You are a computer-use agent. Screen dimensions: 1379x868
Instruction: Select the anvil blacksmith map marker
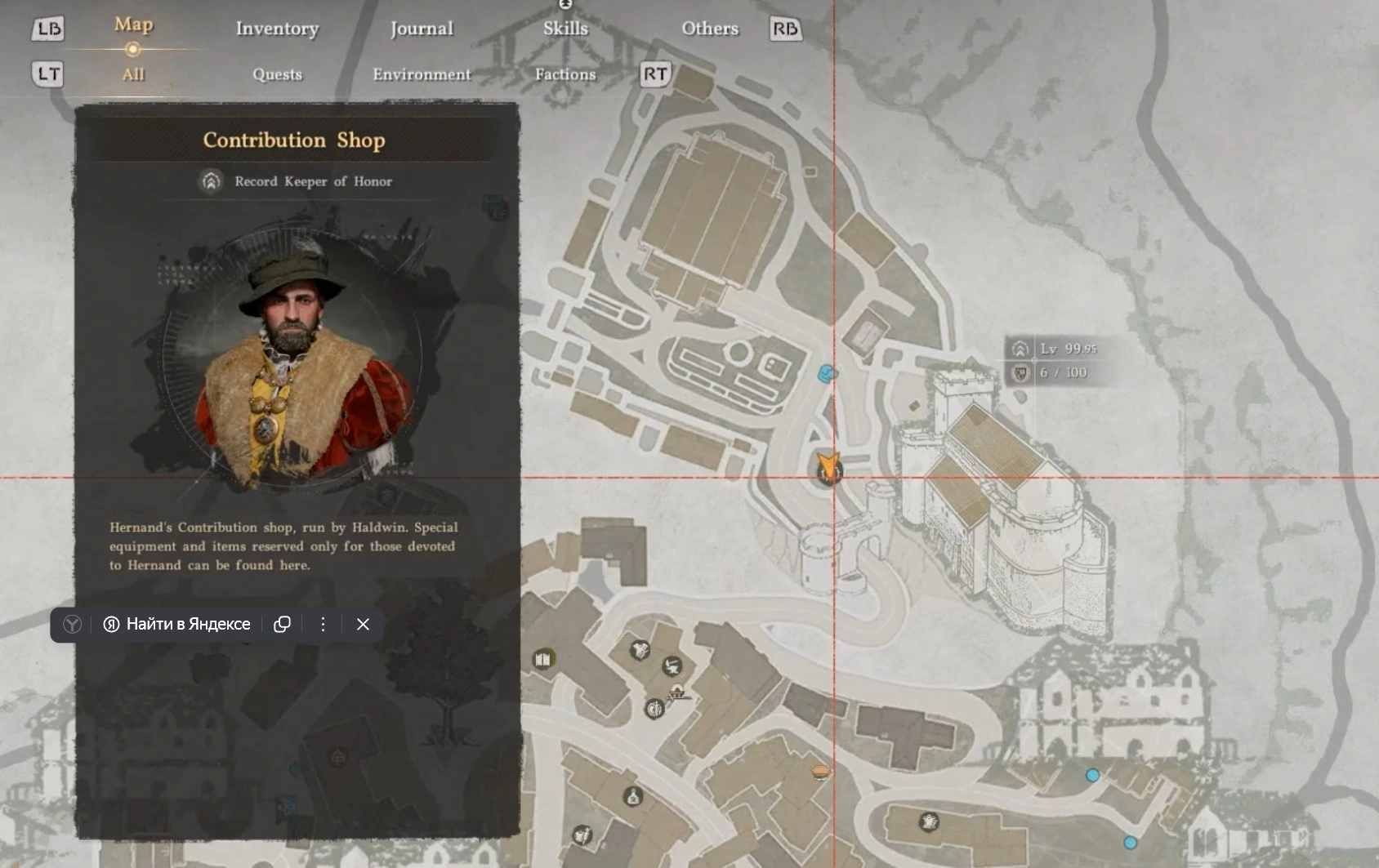click(672, 665)
